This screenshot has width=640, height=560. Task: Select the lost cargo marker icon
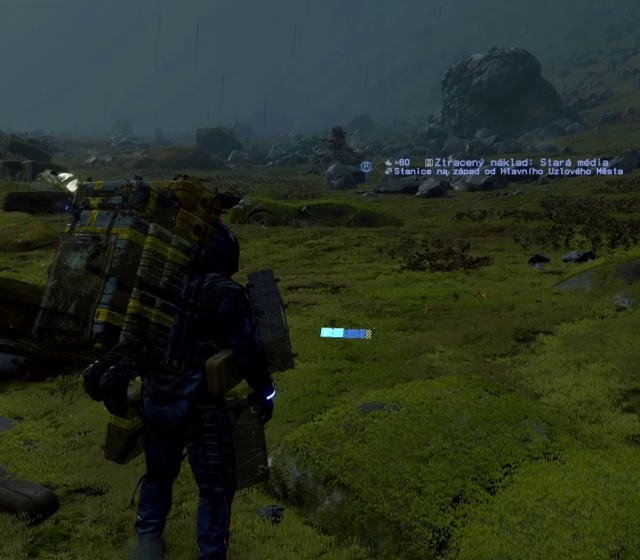[366, 166]
